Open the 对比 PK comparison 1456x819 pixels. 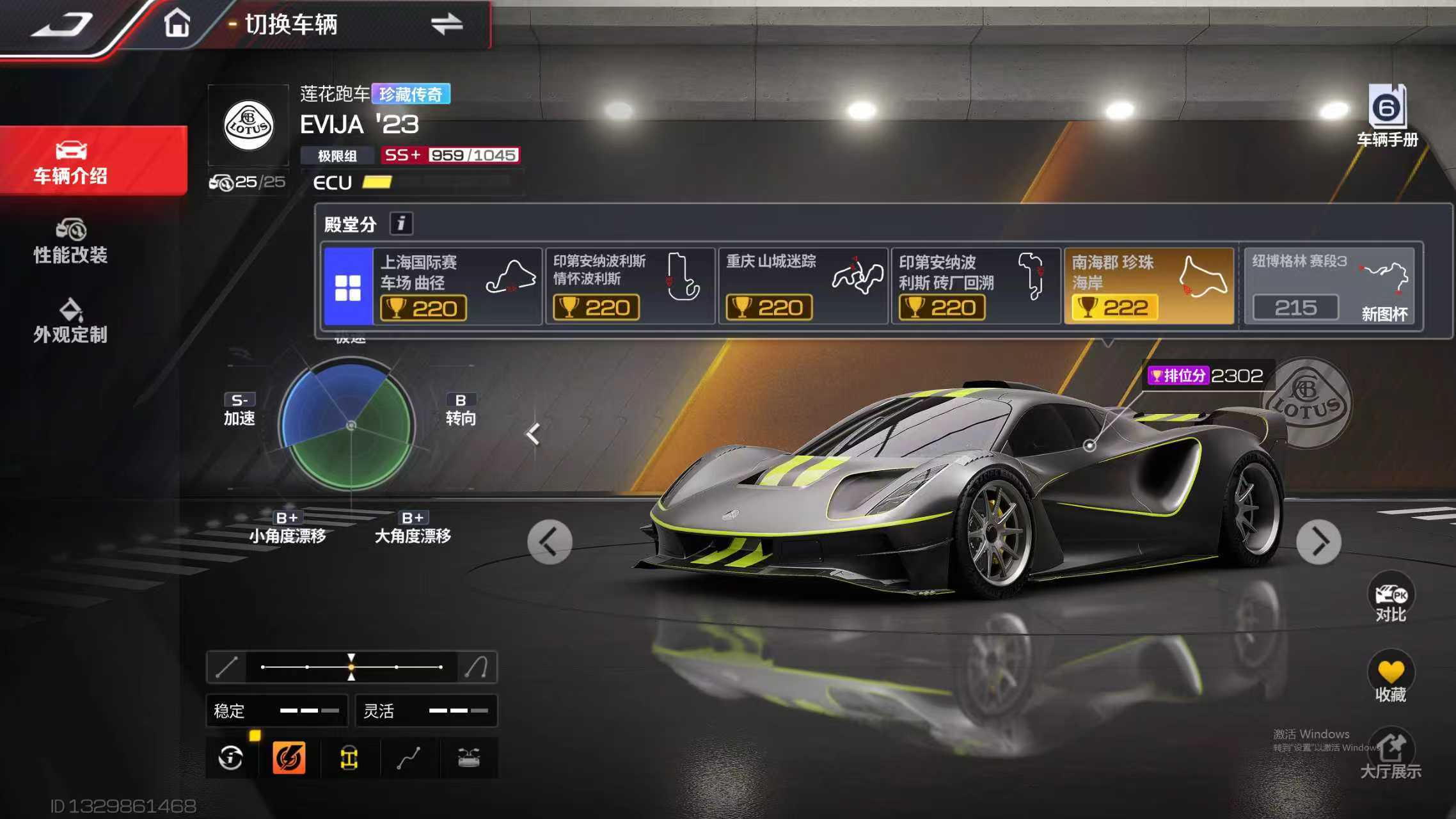(x=1391, y=600)
